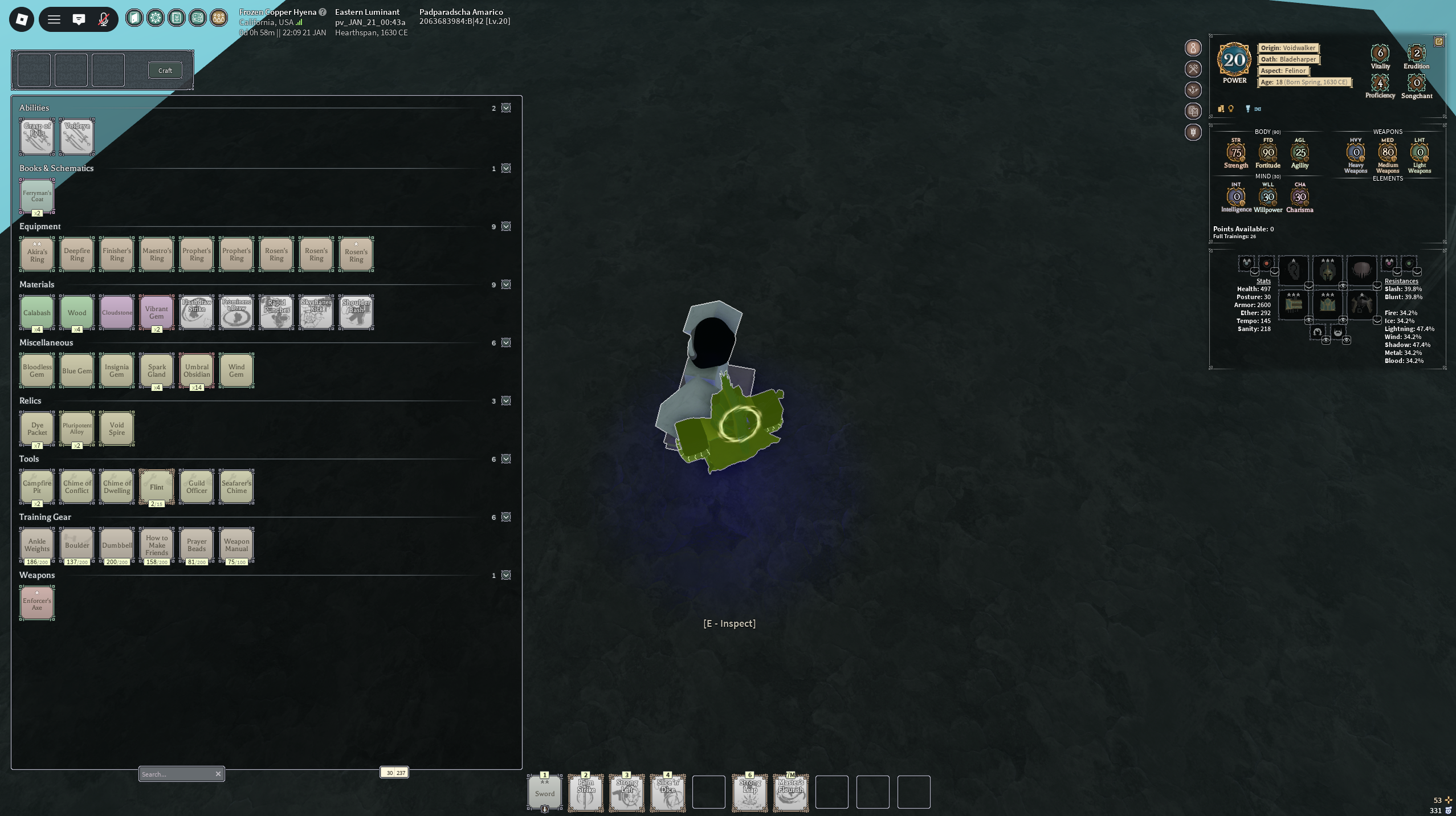
Task: Select the Umbral Obsidian stack
Action: coord(197,370)
